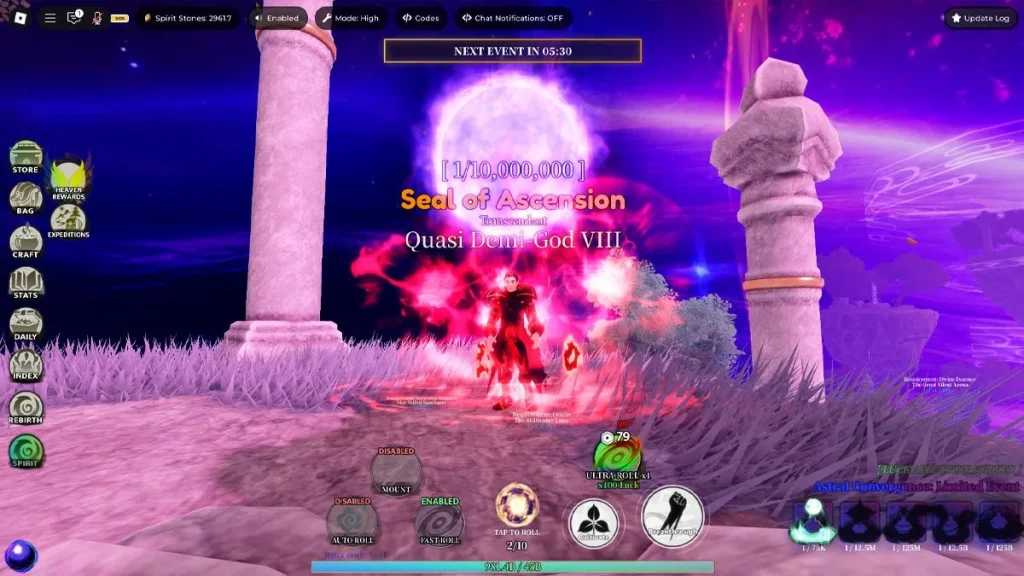This screenshot has width=1024, height=576.
Task: Open the Craft menu
Action: (25, 241)
